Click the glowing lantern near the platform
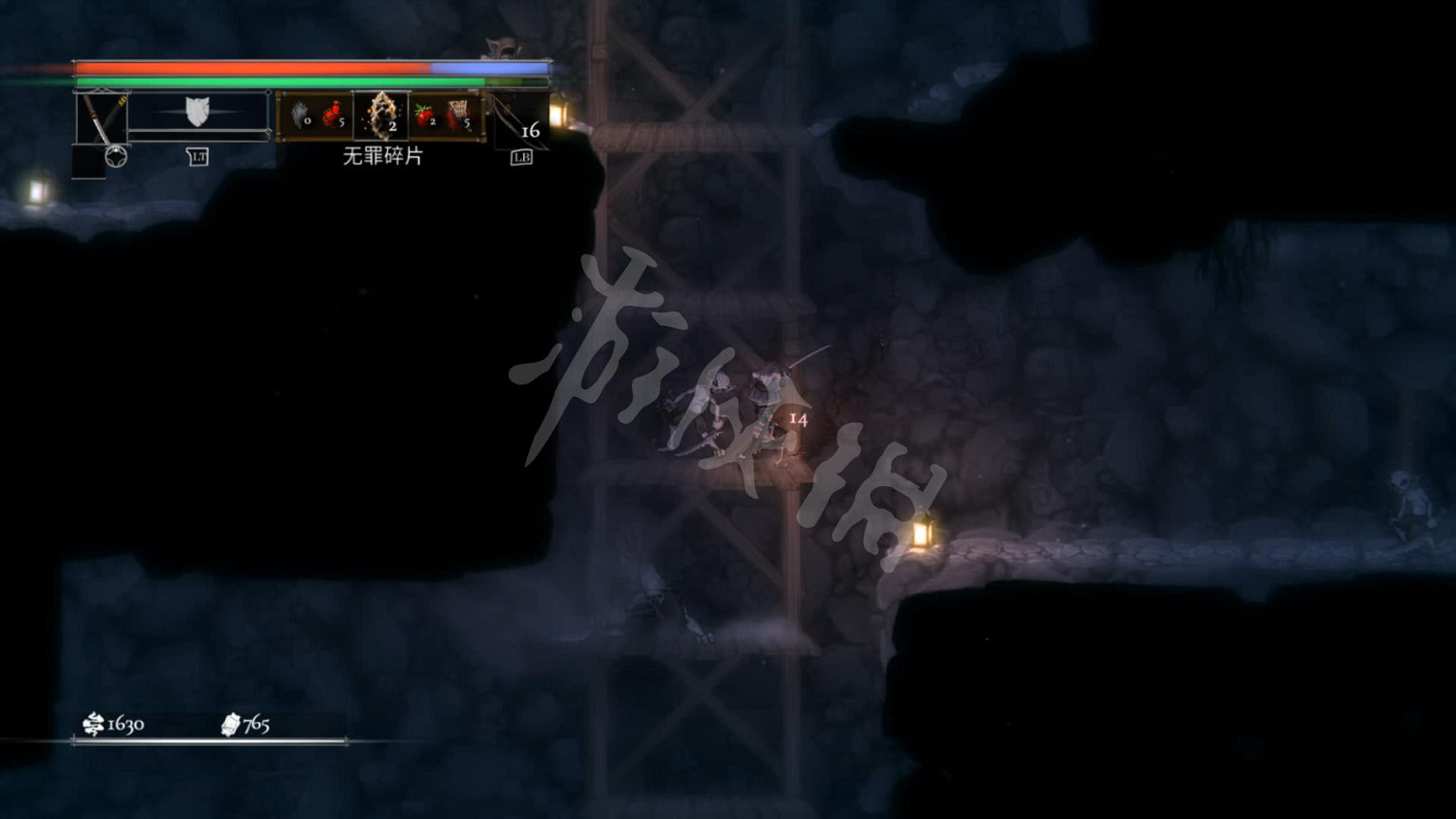 (924, 534)
